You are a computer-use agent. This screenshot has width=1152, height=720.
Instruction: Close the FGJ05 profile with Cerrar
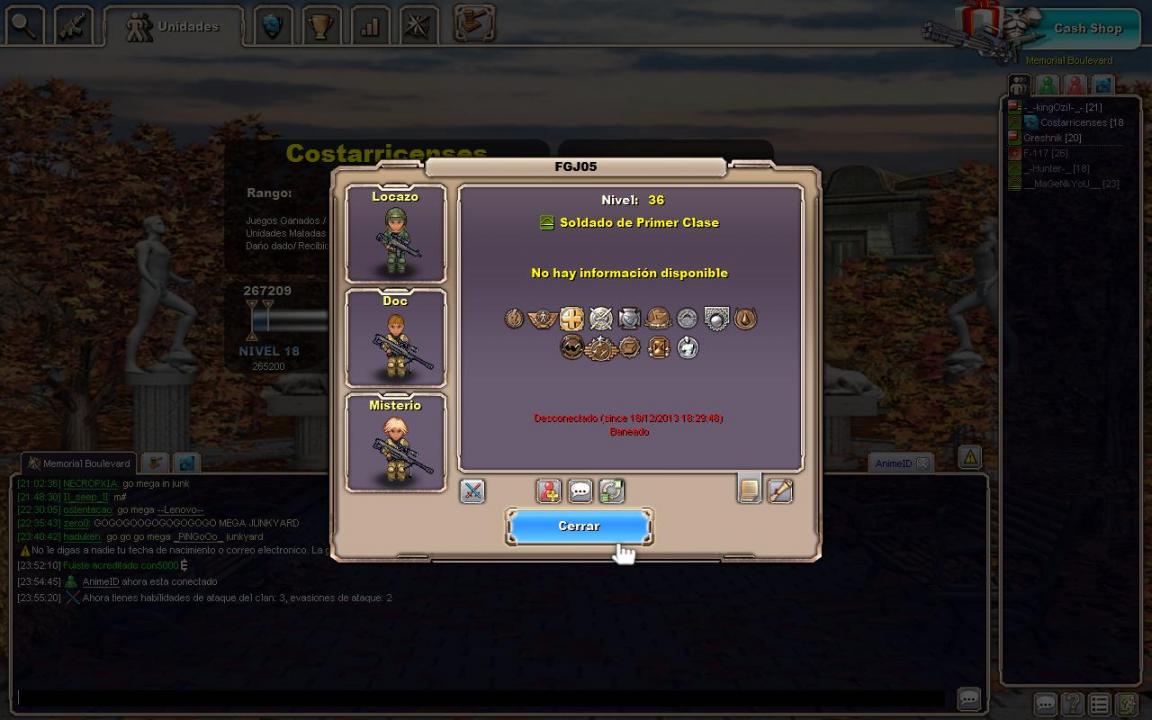579,526
